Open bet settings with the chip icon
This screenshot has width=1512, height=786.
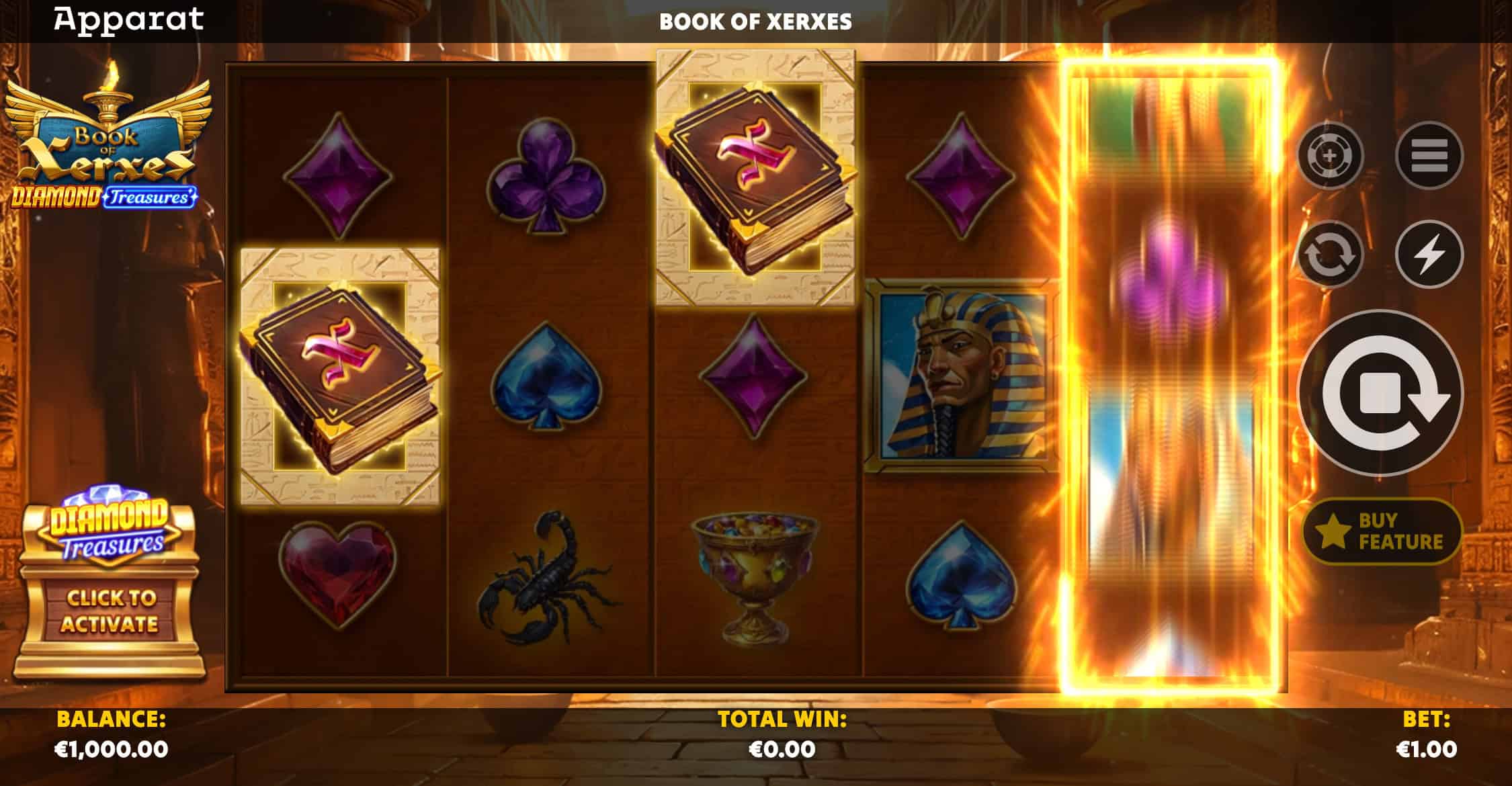tap(1330, 156)
